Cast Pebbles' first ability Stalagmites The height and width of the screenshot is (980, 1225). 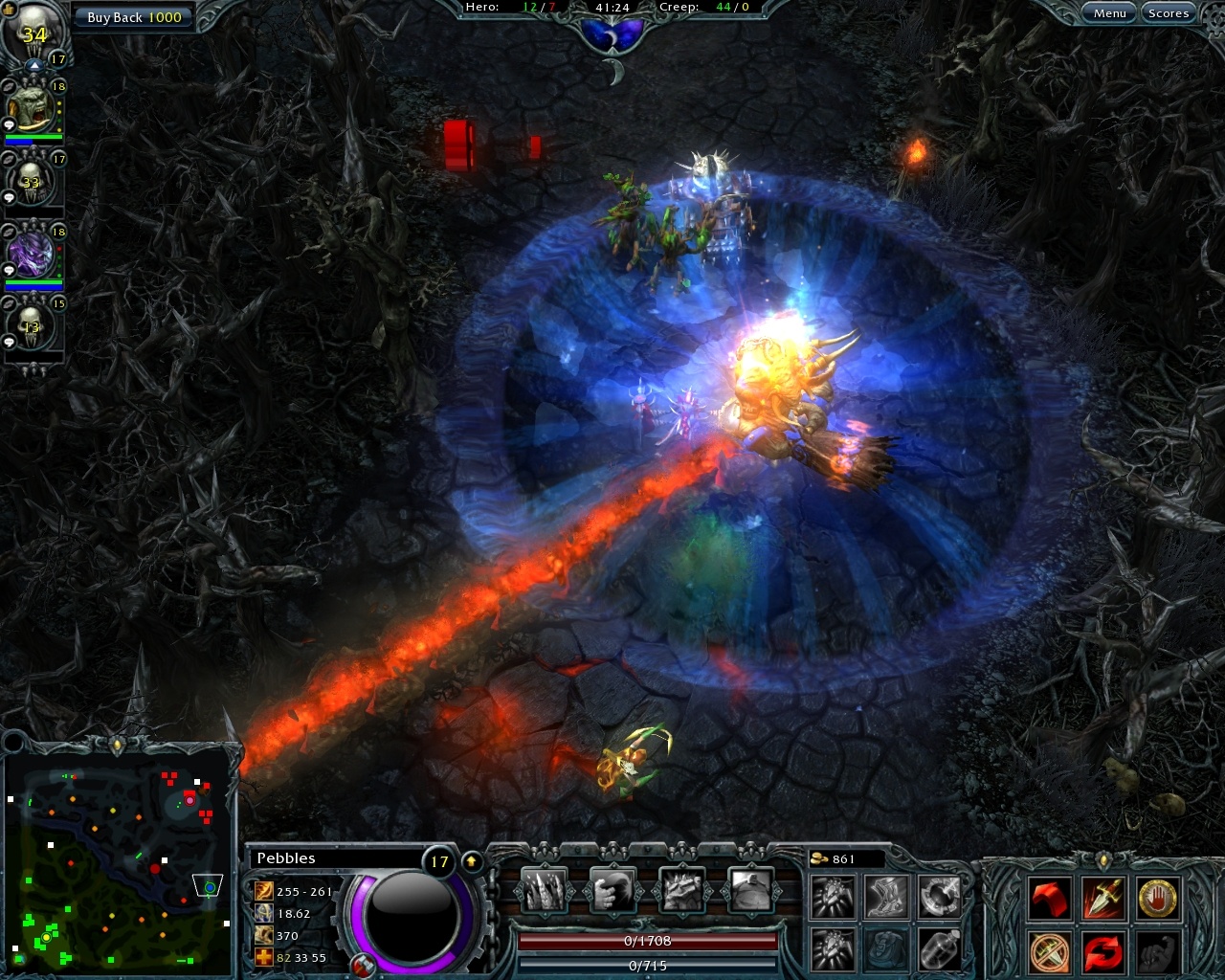(x=542, y=888)
